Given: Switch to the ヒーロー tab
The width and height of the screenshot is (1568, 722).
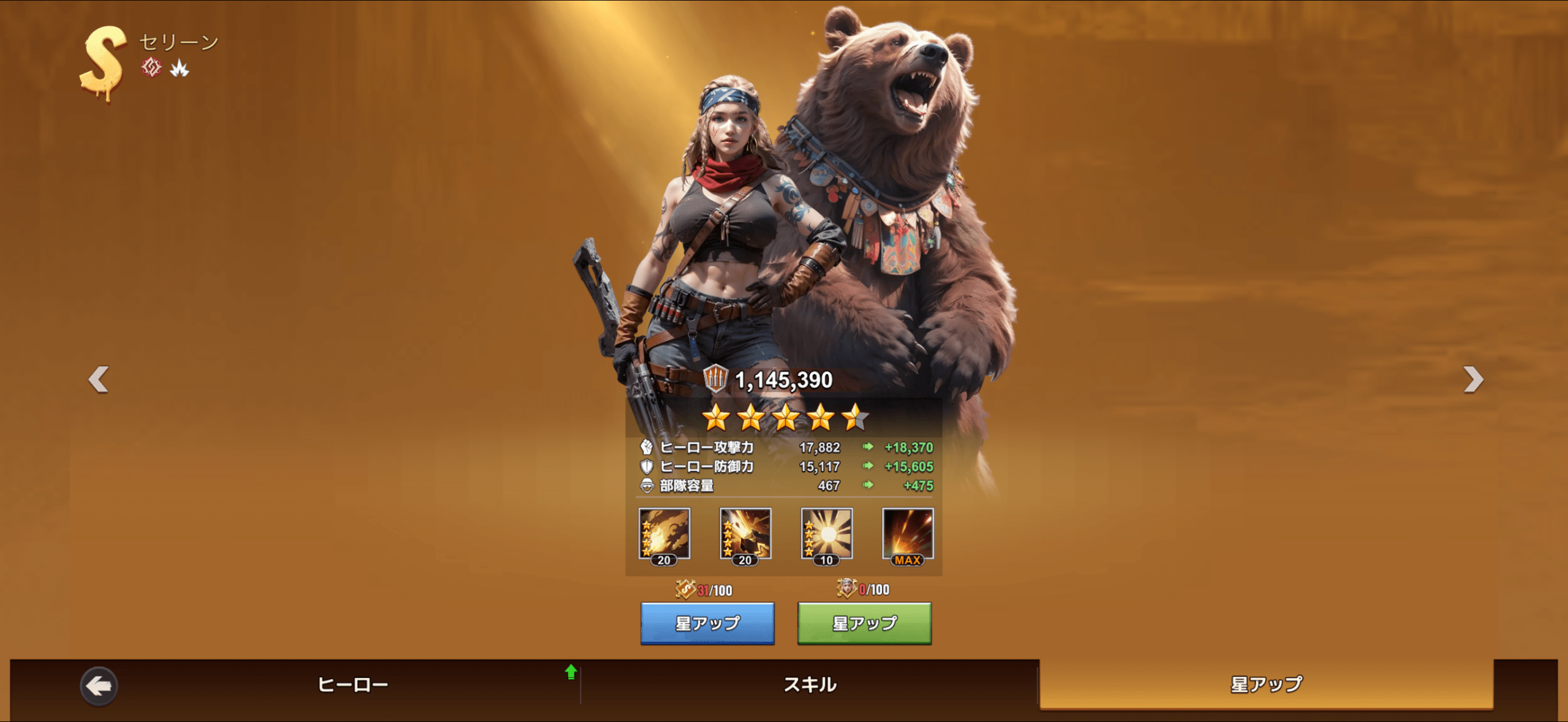Looking at the screenshot, I should coord(353,684).
